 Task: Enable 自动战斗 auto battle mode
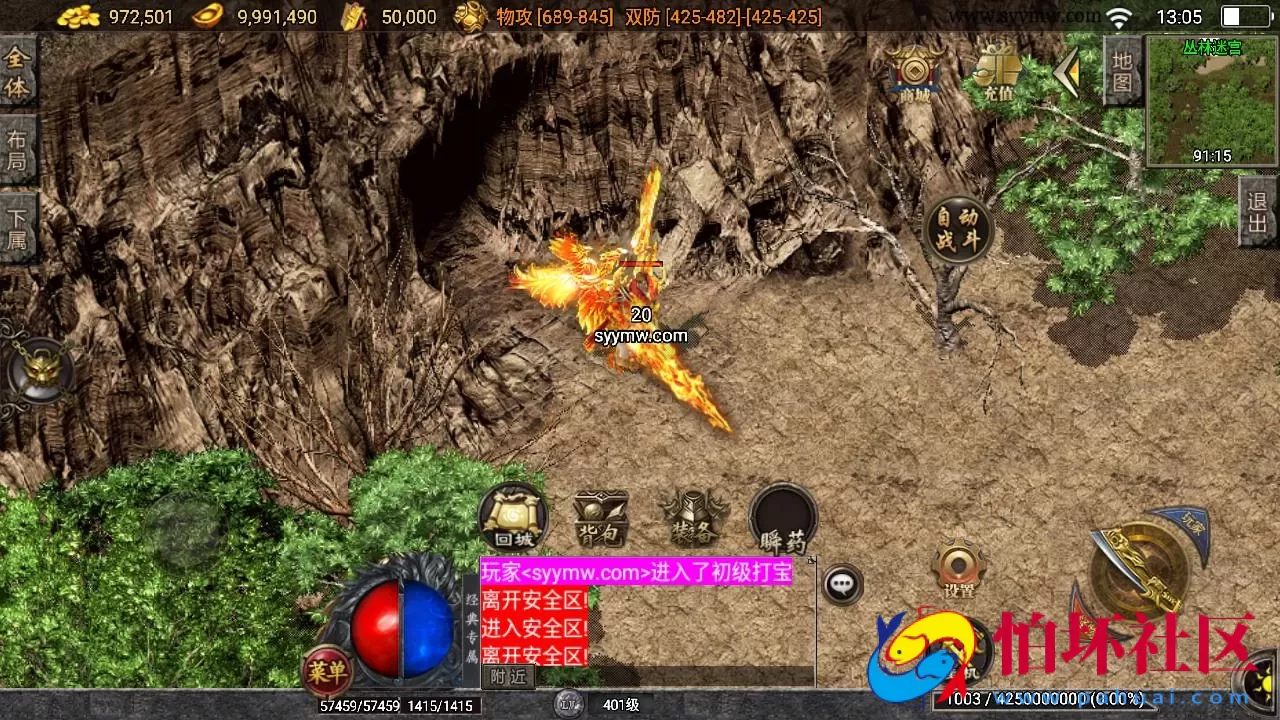(x=957, y=228)
